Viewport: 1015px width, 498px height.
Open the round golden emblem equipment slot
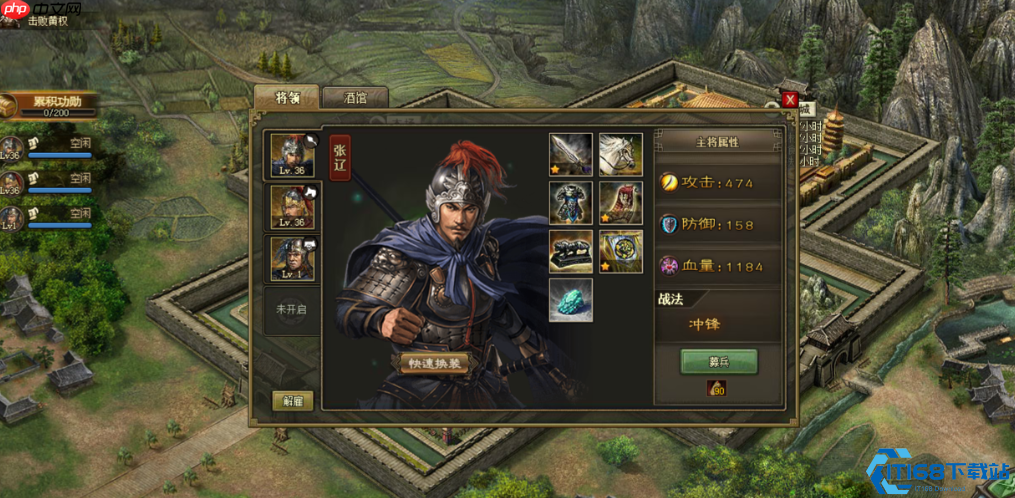pyautogui.click(x=620, y=251)
